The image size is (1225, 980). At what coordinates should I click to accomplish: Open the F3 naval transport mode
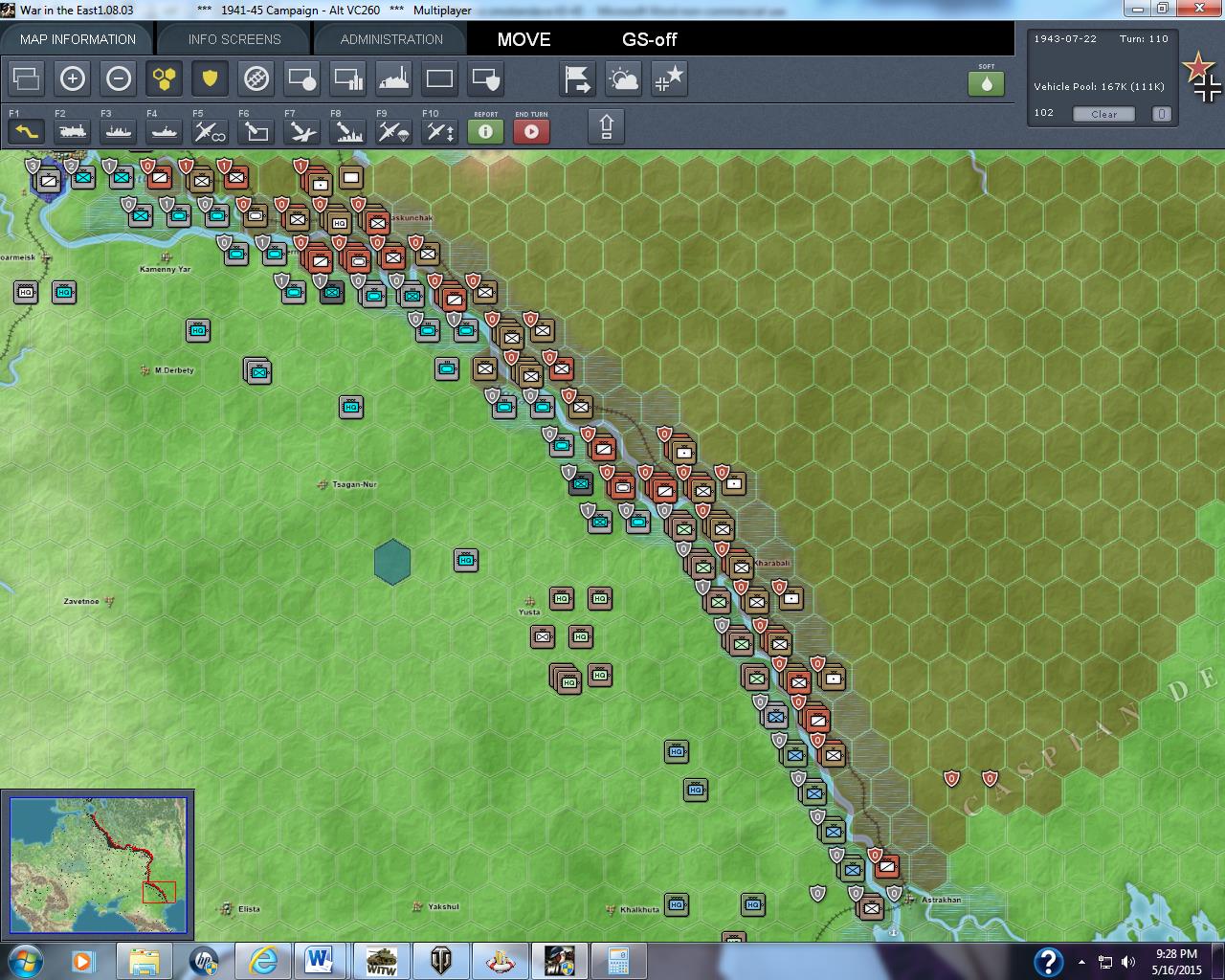pyautogui.click(x=118, y=131)
